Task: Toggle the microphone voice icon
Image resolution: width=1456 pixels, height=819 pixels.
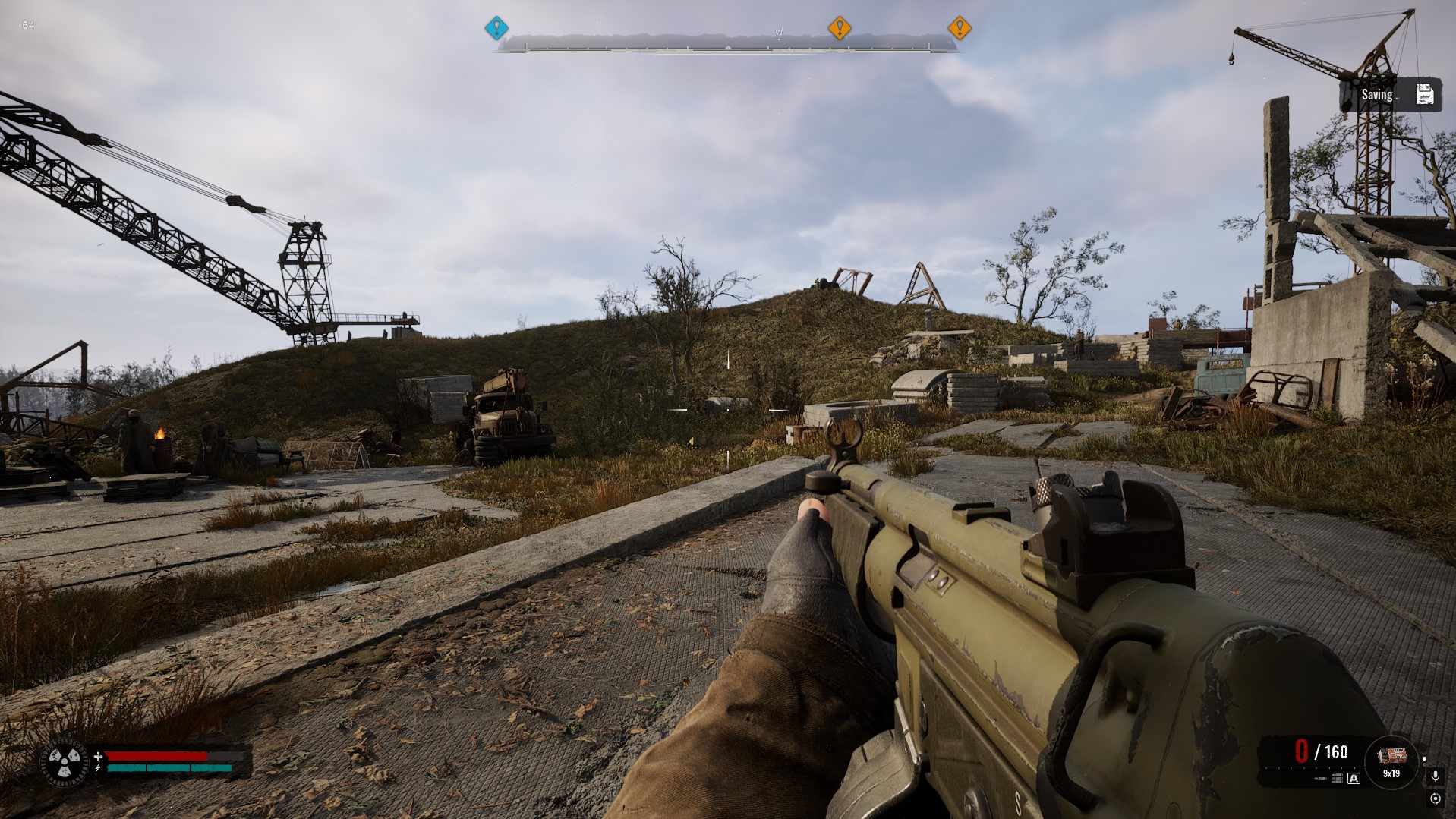Action: 1435,776
